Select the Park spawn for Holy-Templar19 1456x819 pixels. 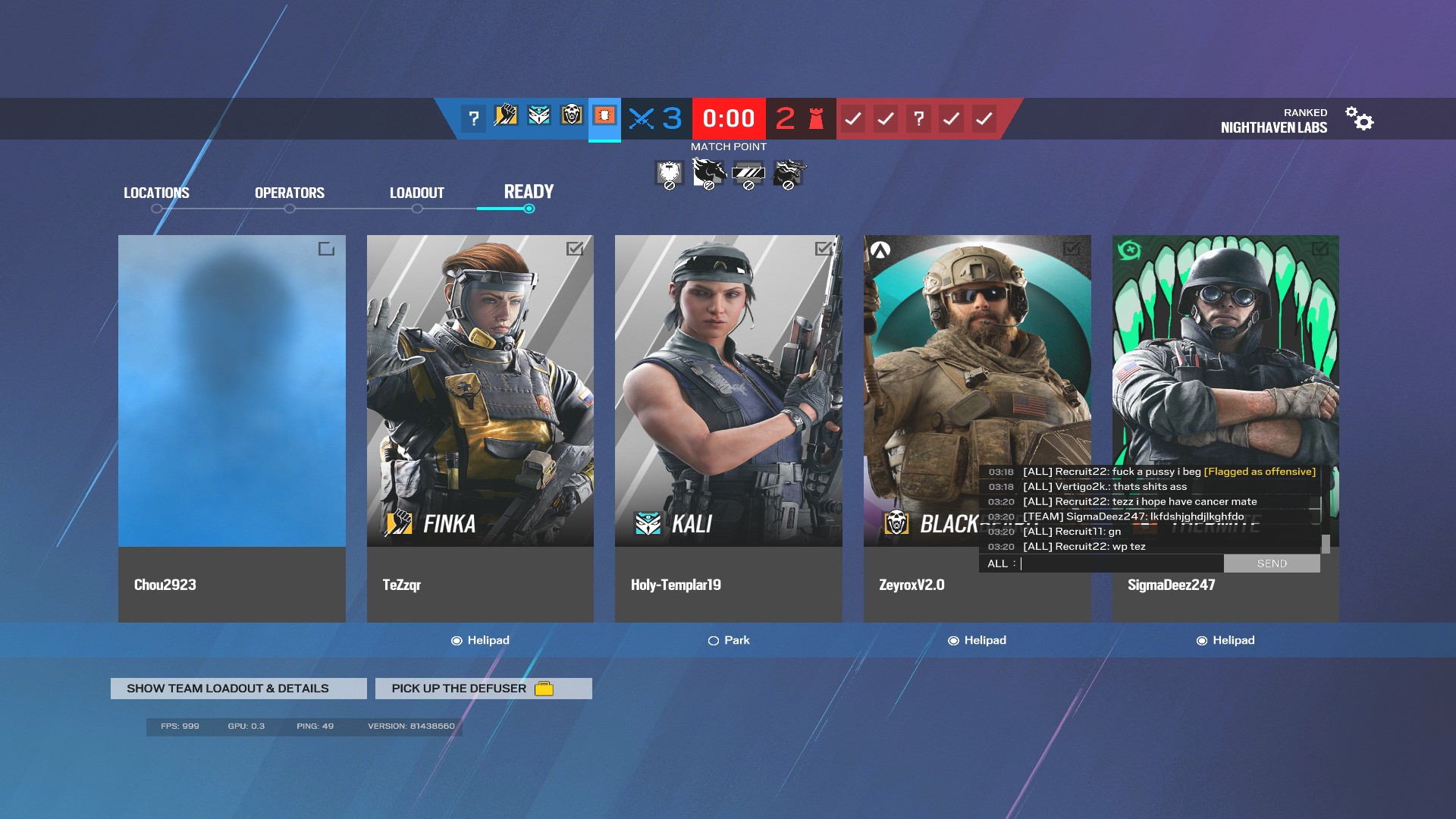[714, 640]
